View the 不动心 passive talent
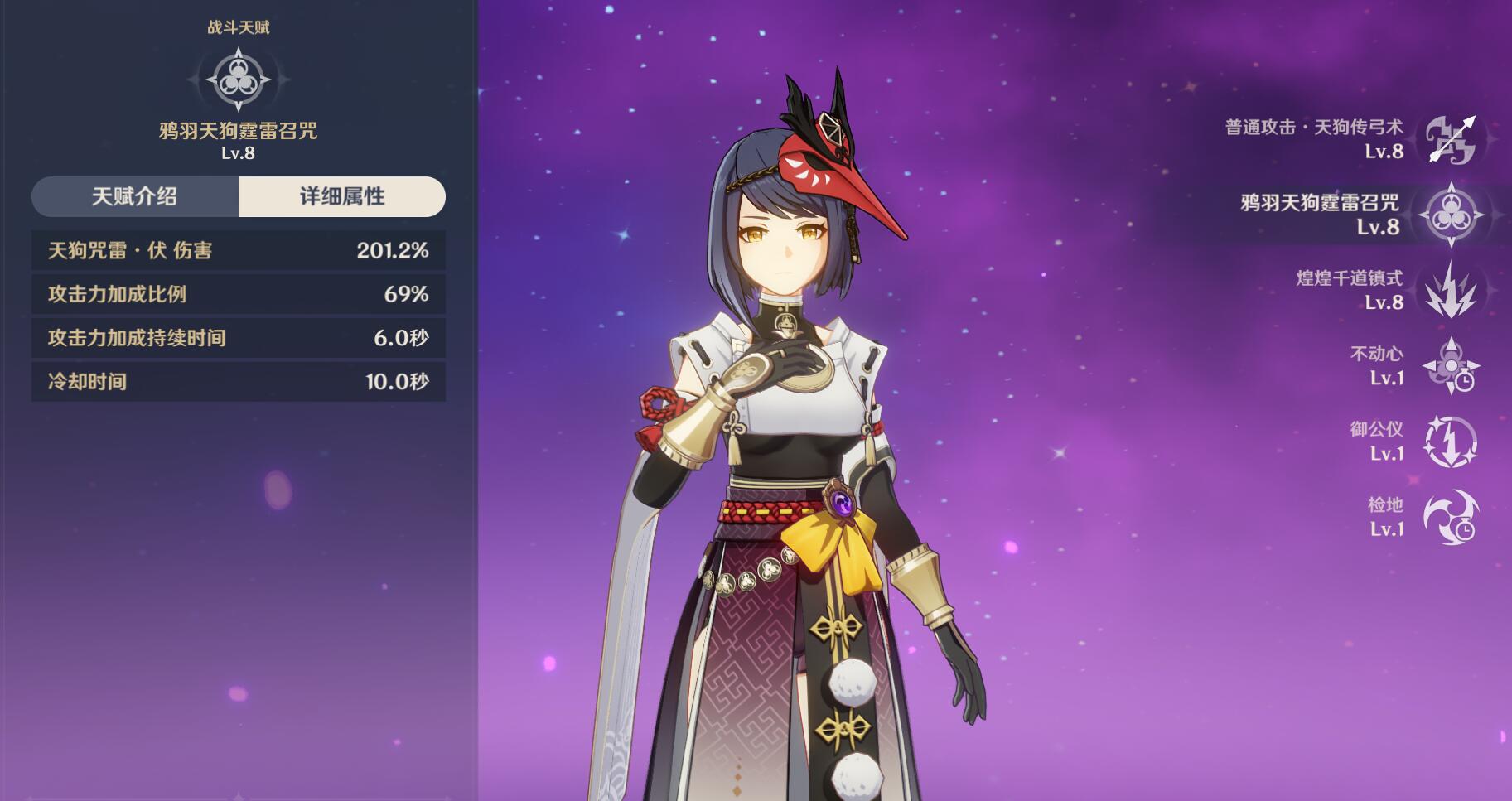The width and height of the screenshot is (1512, 801). click(x=1450, y=366)
